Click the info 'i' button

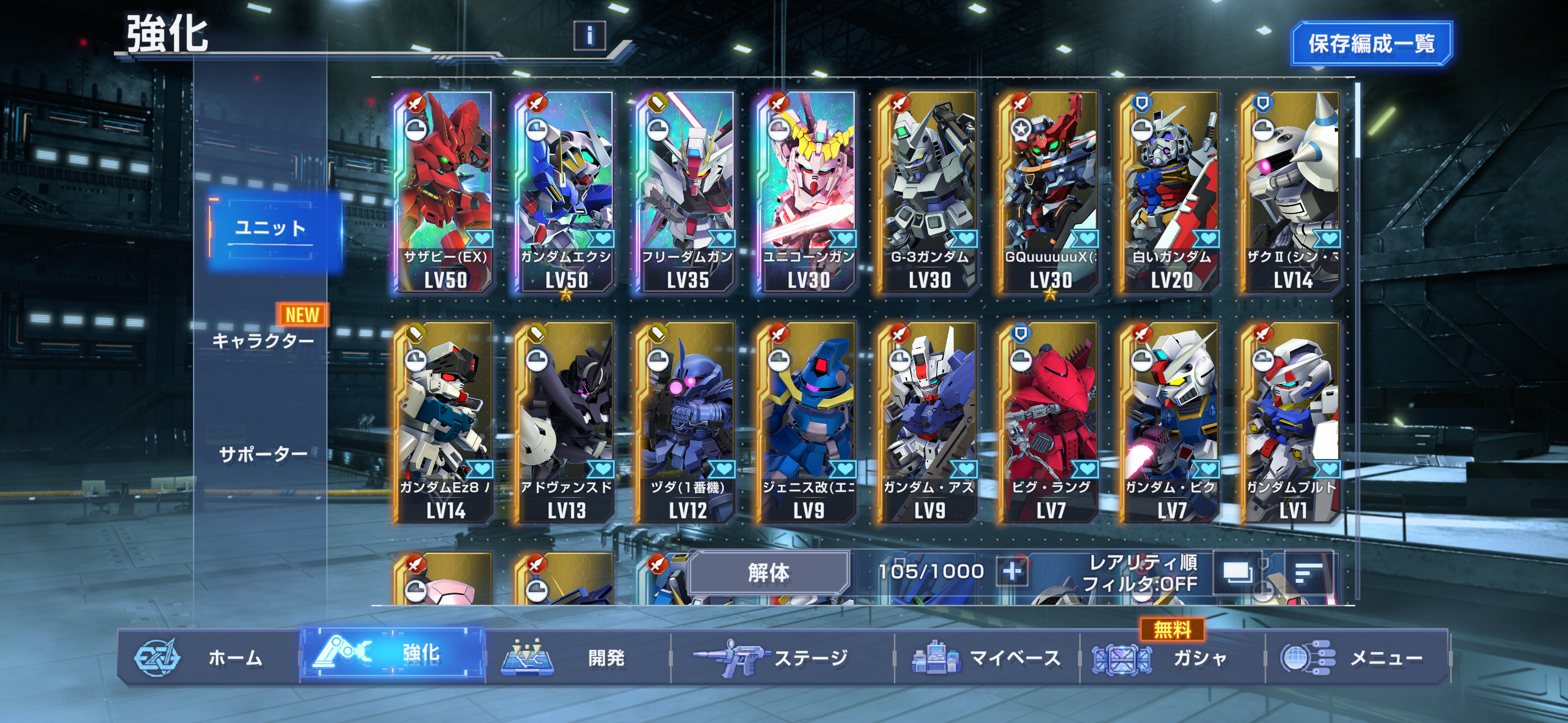tap(589, 35)
